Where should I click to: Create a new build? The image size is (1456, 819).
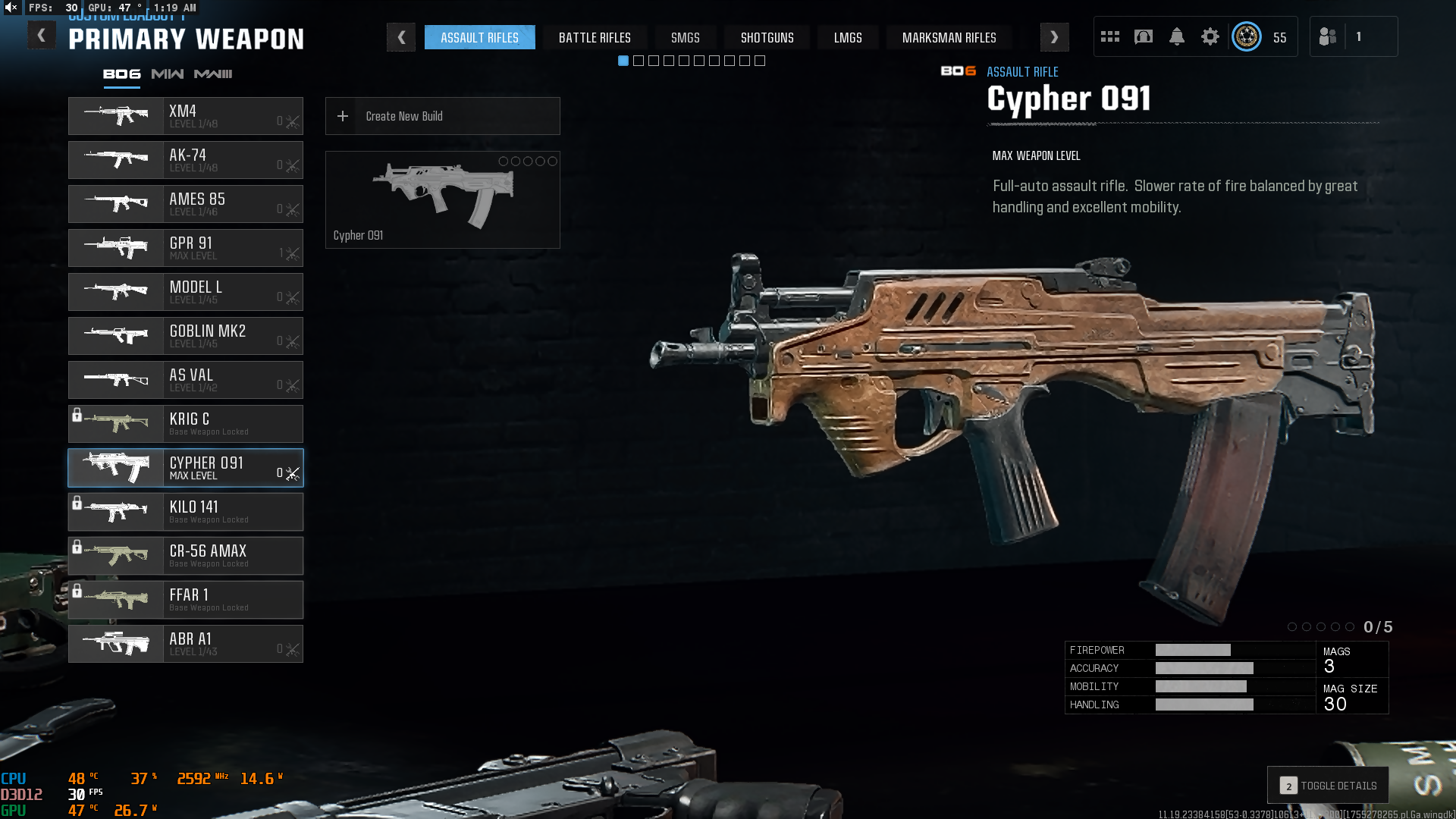click(x=442, y=116)
